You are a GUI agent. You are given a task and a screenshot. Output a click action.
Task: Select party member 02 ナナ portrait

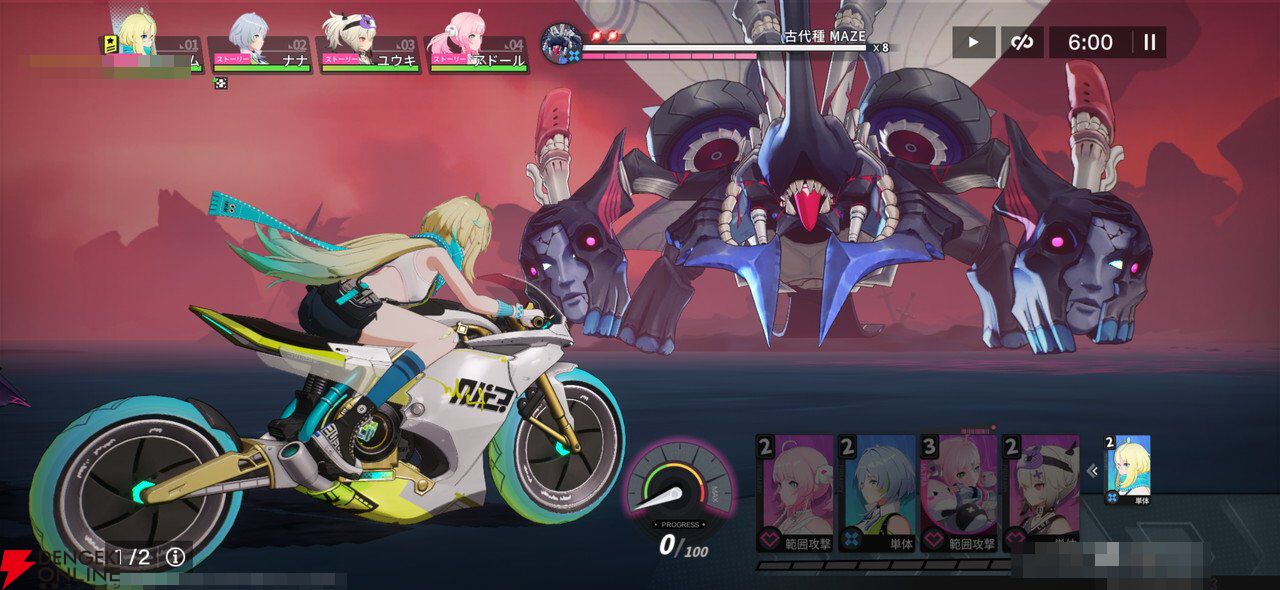(x=247, y=38)
